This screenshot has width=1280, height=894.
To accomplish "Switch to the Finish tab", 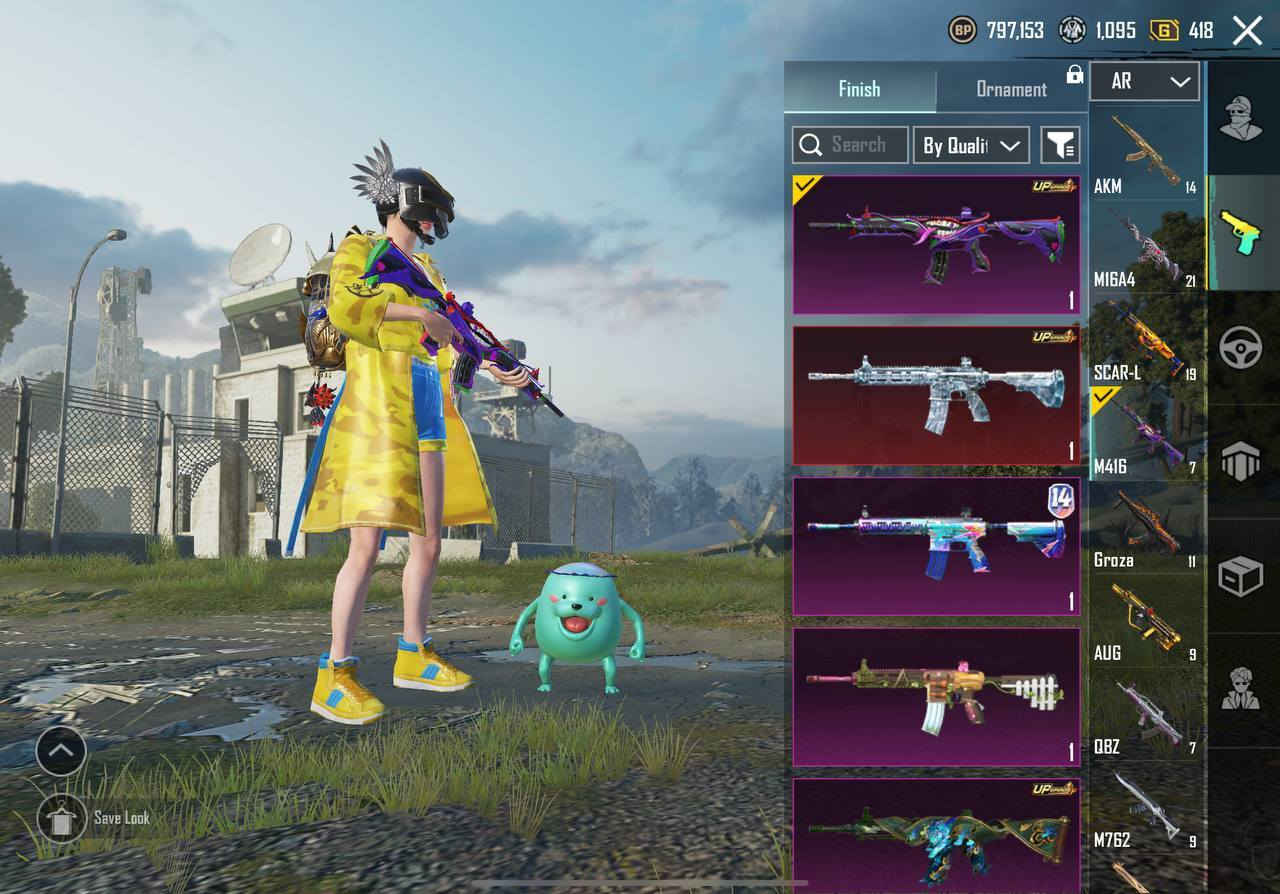I will [x=859, y=89].
